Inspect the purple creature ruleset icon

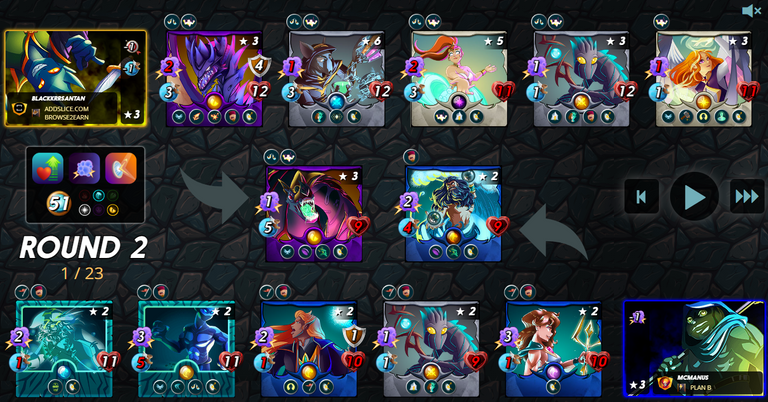tap(84, 168)
